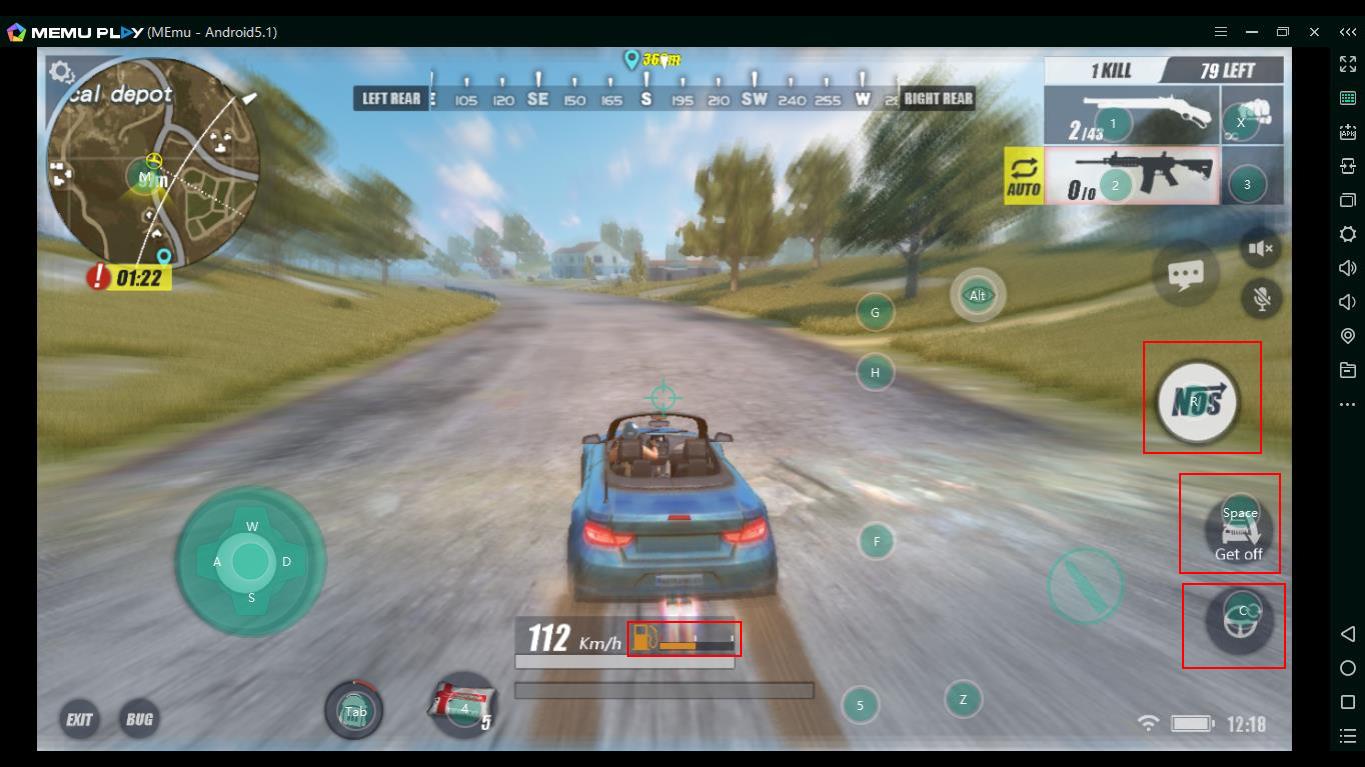This screenshot has height=767, width=1365.
Task: Use the bandage item slot
Action: [463, 704]
